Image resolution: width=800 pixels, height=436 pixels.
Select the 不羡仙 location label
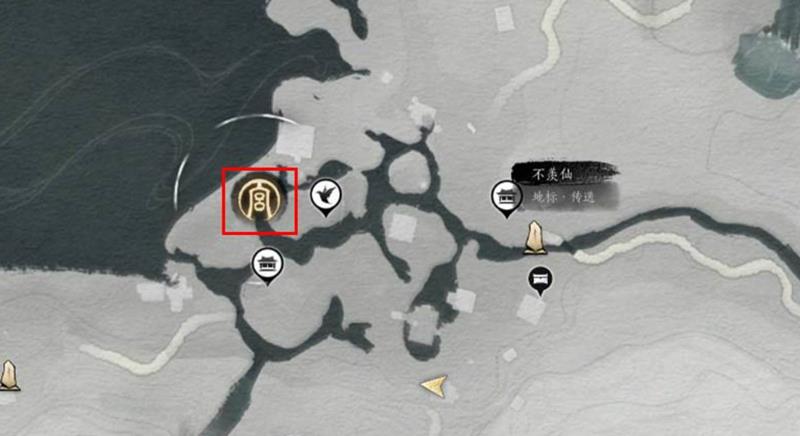coord(551,175)
